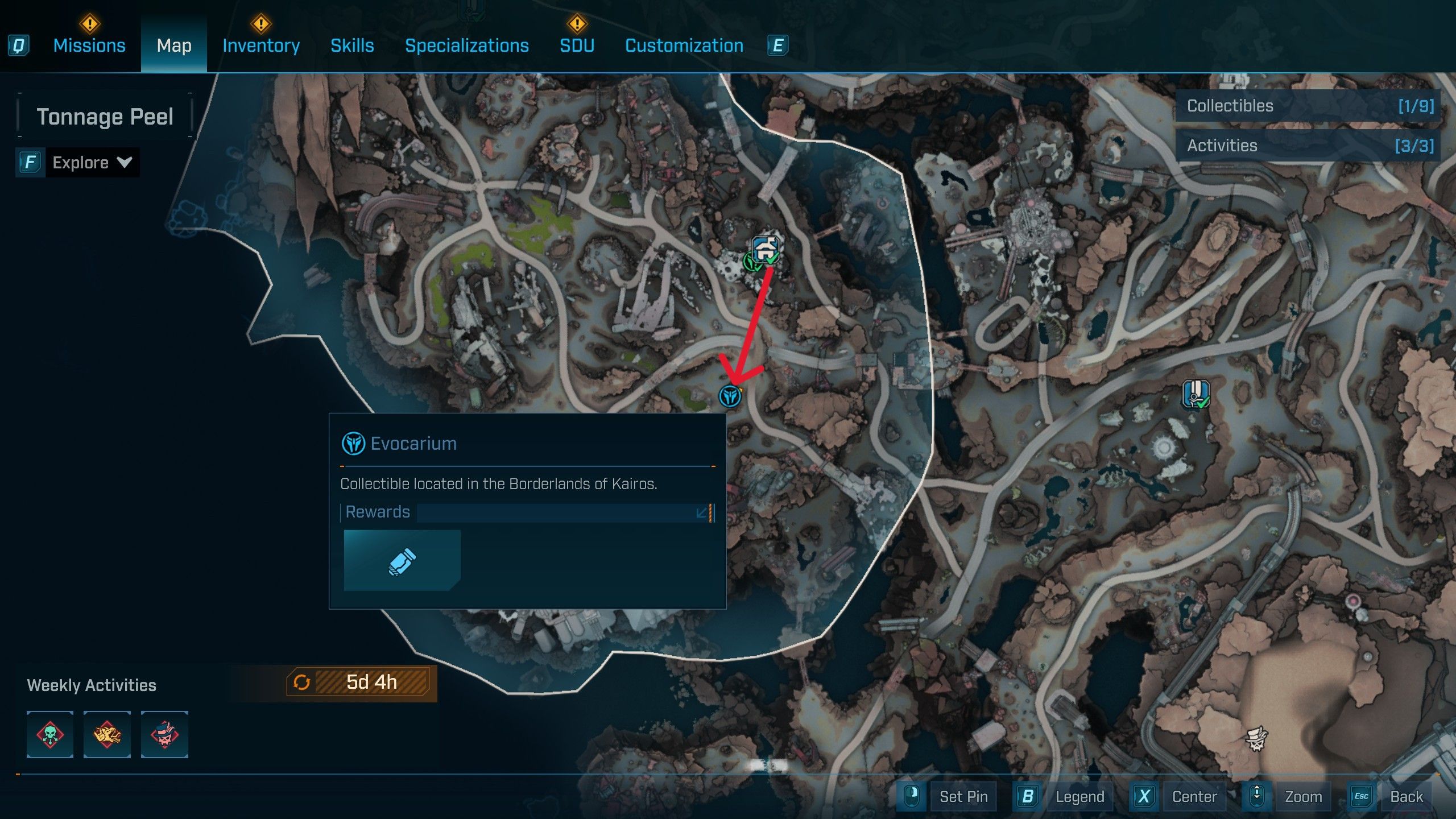Select the SDU tab
The width and height of the screenshot is (1456, 819).
click(x=577, y=45)
